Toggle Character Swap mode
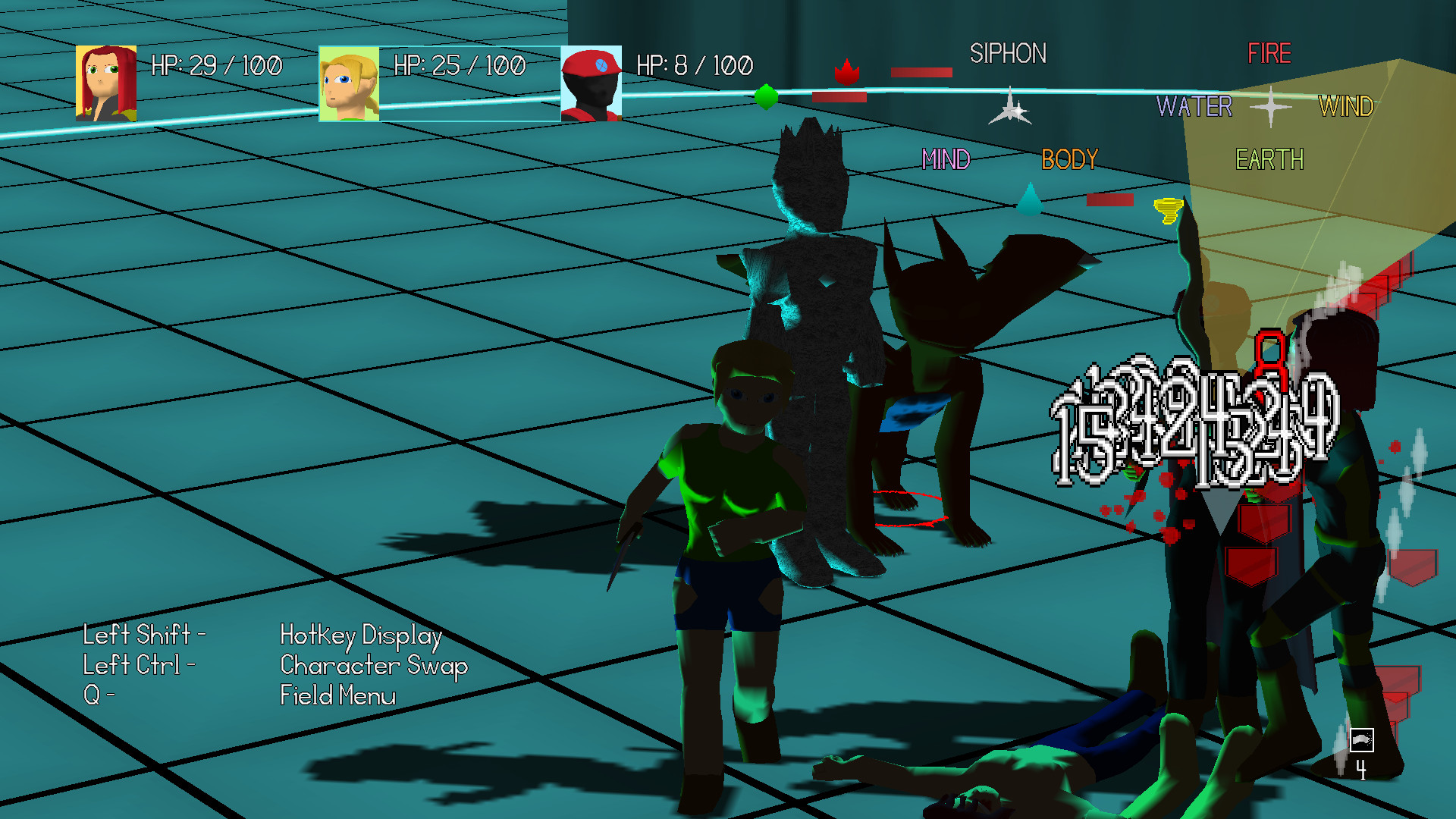 [374, 666]
